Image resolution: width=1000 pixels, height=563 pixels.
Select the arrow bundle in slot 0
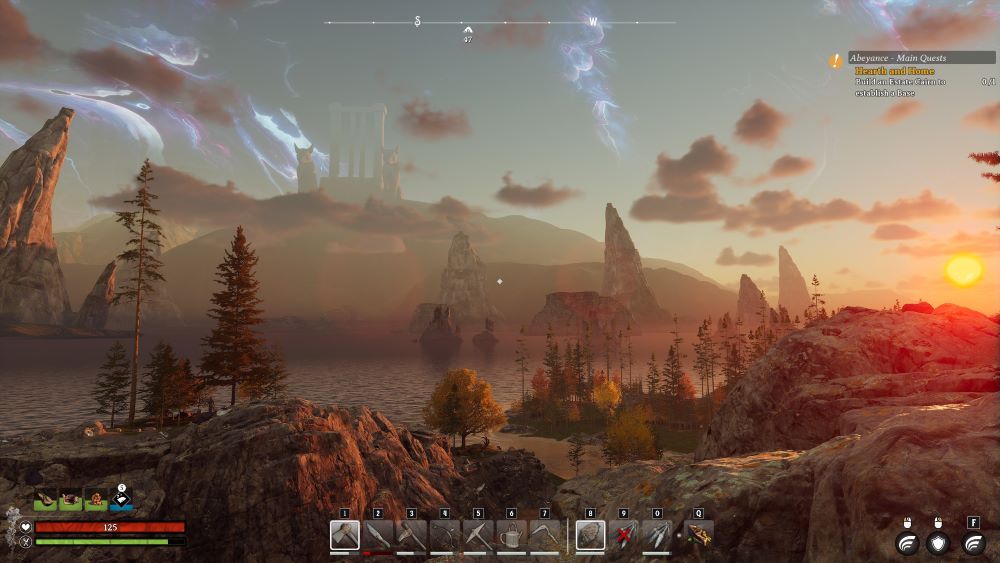657,535
